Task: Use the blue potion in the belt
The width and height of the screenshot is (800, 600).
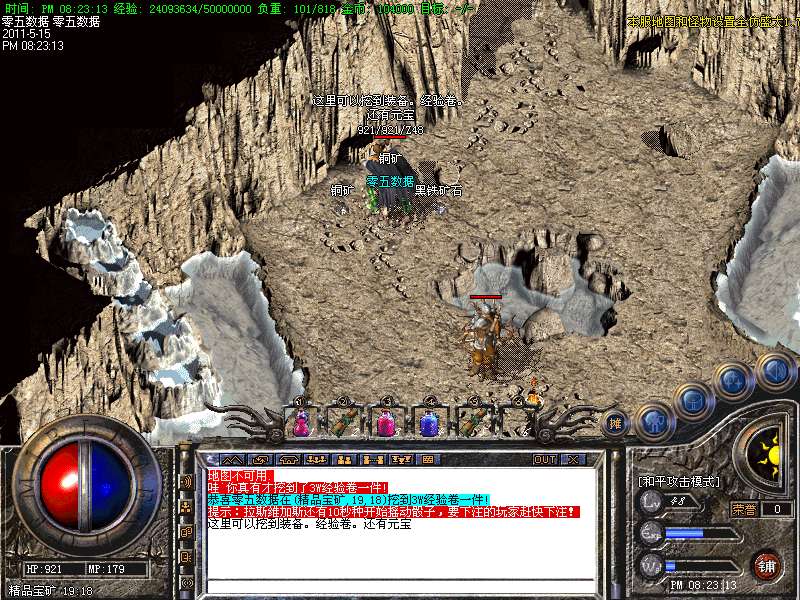Action: point(429,423)
